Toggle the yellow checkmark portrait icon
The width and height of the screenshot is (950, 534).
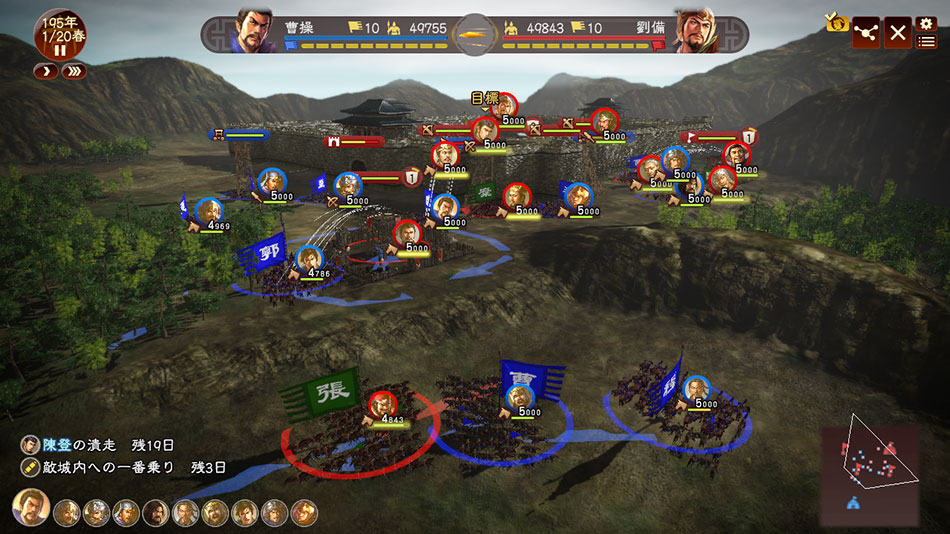pyautogui.click(x=836, y=22)
